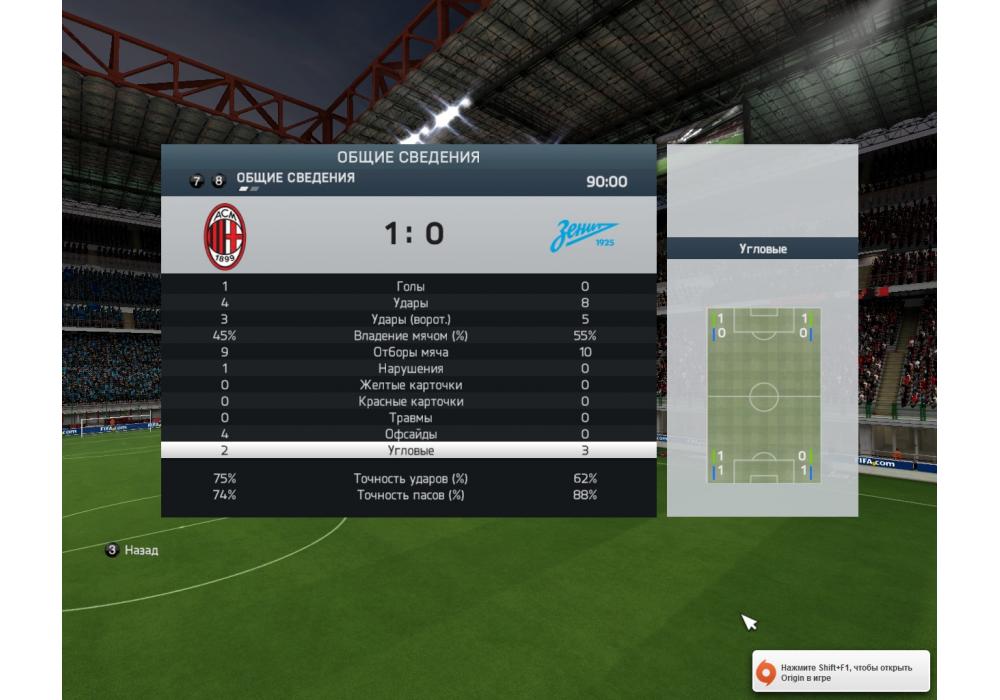Click the highlighted Угловые row
The height and width of the screenshot is (700, 1000).
click(x=410, y=451)
